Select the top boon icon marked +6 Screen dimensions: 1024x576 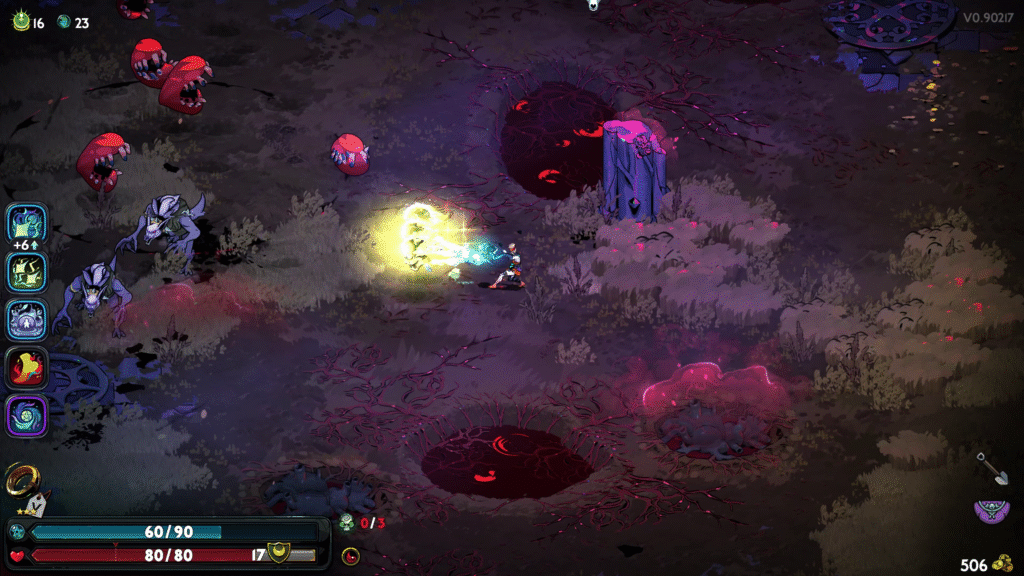point(28,223)
